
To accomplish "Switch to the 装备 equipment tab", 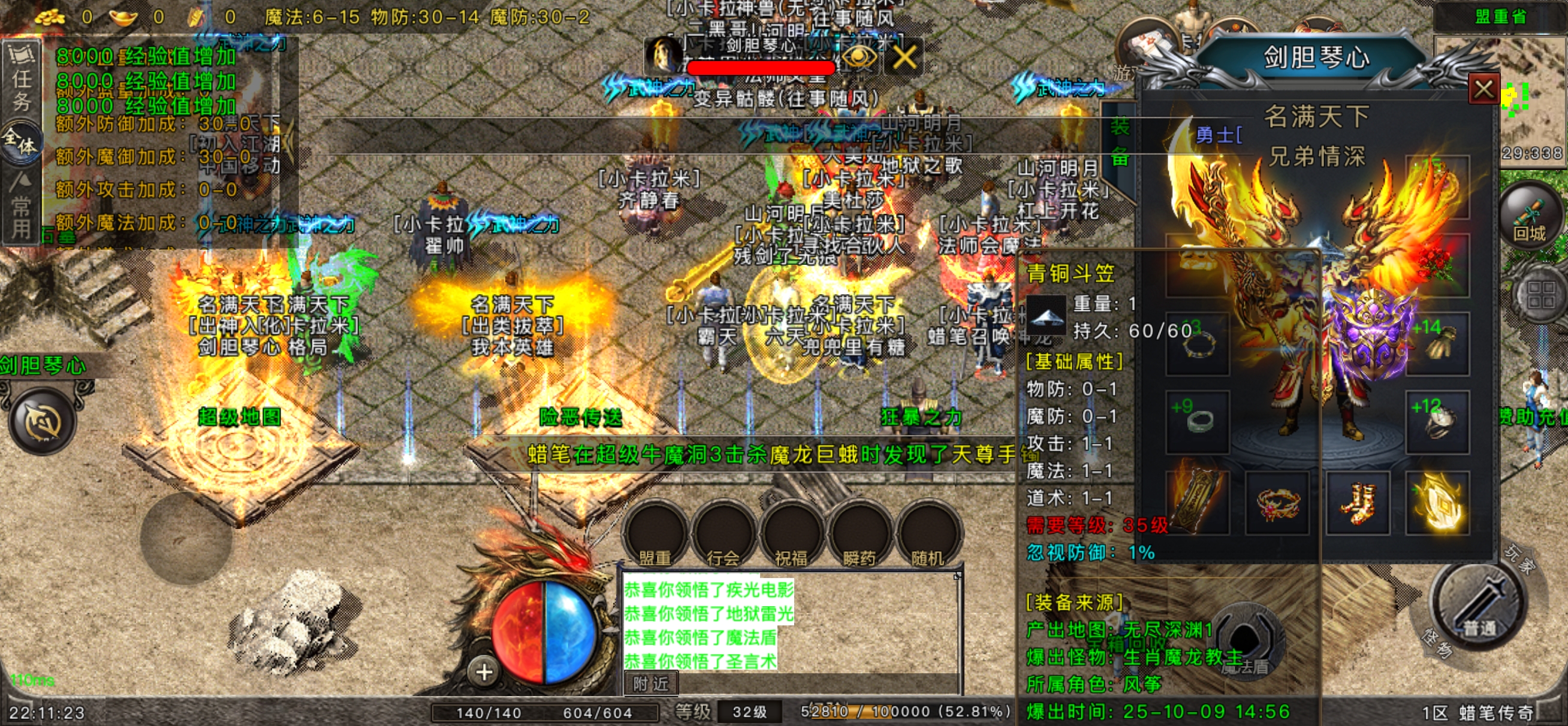I will (x=1120, y=141).
